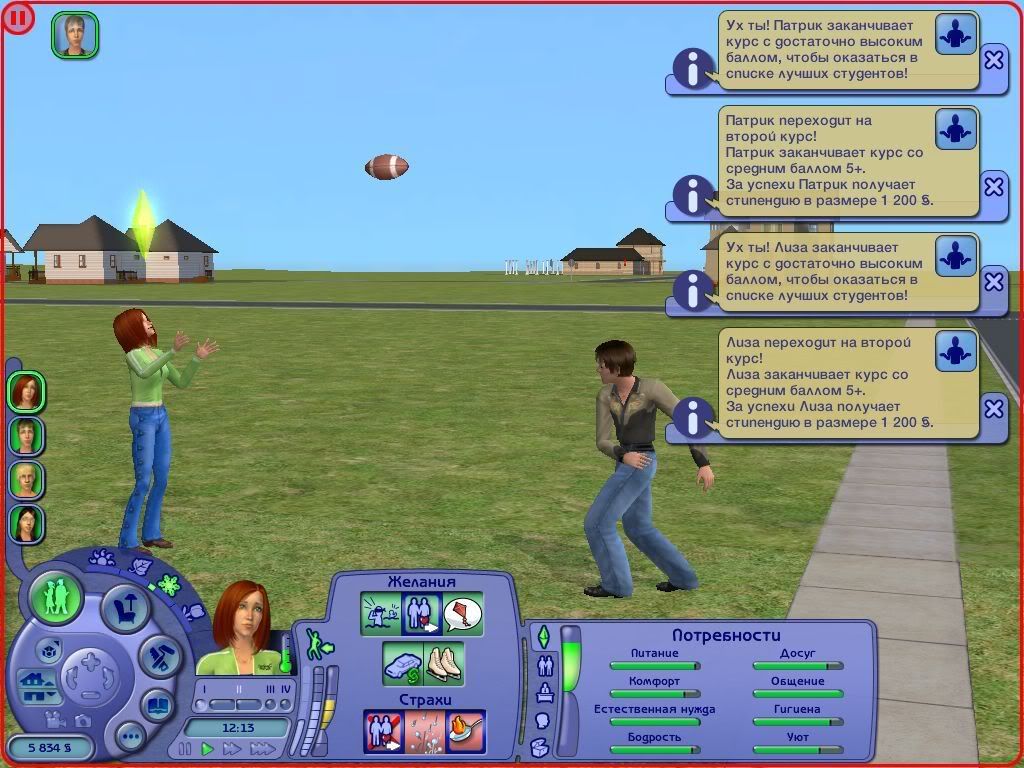The image size is (1024, 768).
Task: Dismiss the Liza scholarship notification
Action: 993,408
